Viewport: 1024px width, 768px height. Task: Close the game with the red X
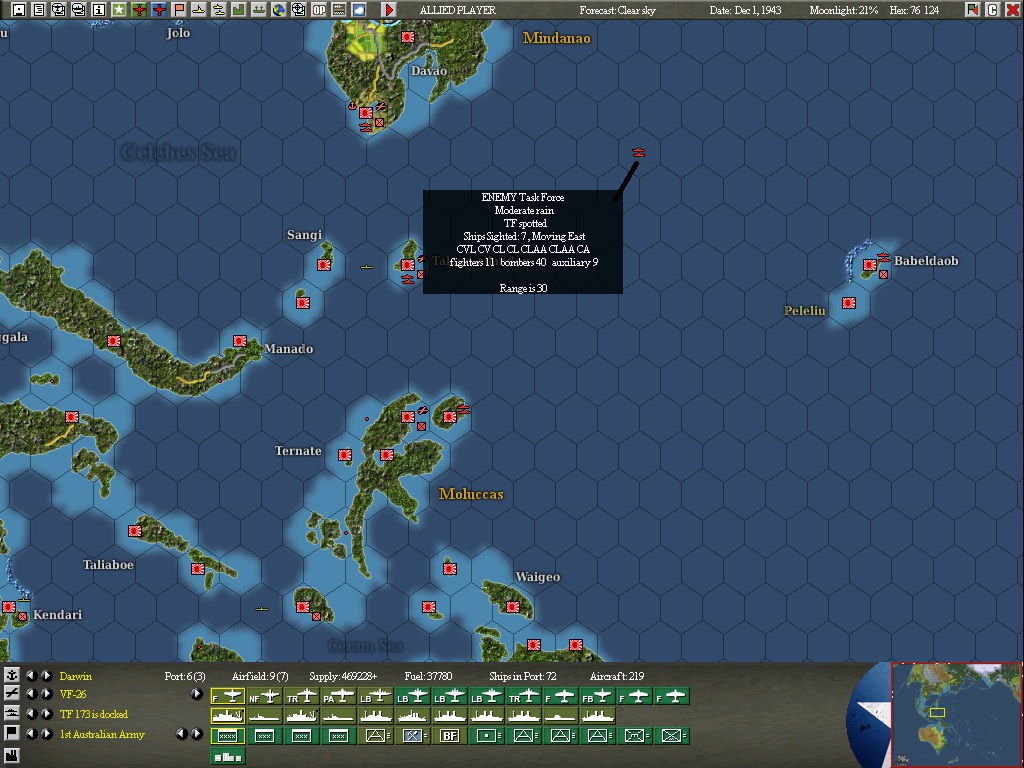(1013, 10)
